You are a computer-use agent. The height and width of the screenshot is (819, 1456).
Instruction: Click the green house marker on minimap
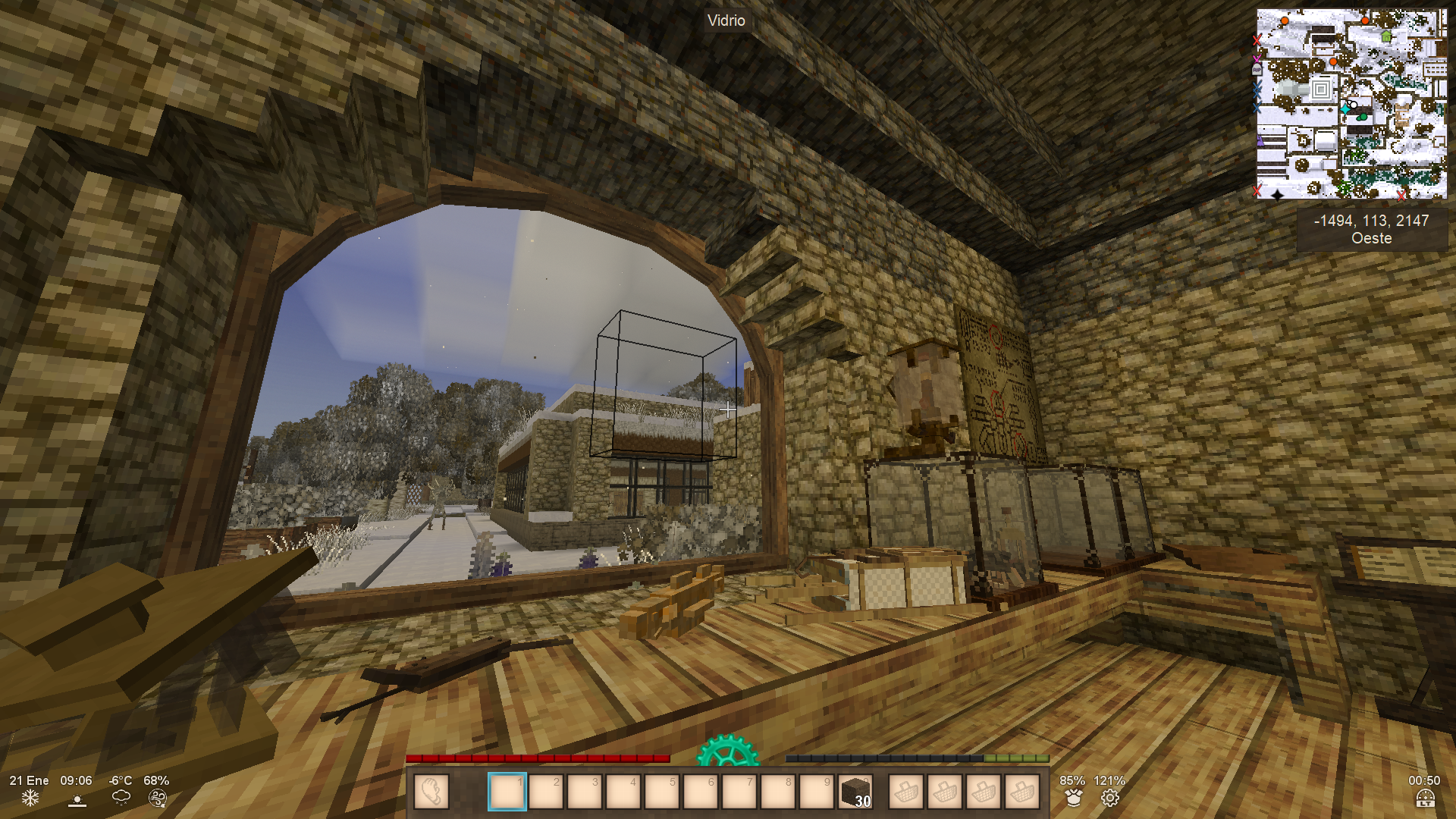click(1386, 36)
